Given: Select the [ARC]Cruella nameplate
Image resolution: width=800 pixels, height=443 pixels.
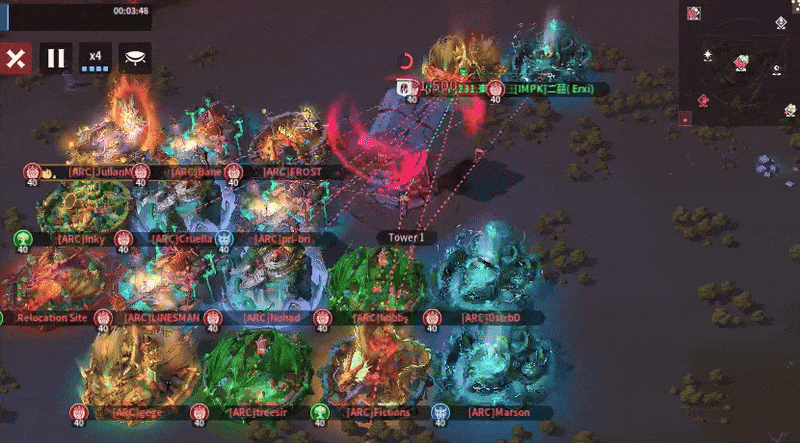Looking at the screenshot, I should pyautogui.click(x=178, y=239).
